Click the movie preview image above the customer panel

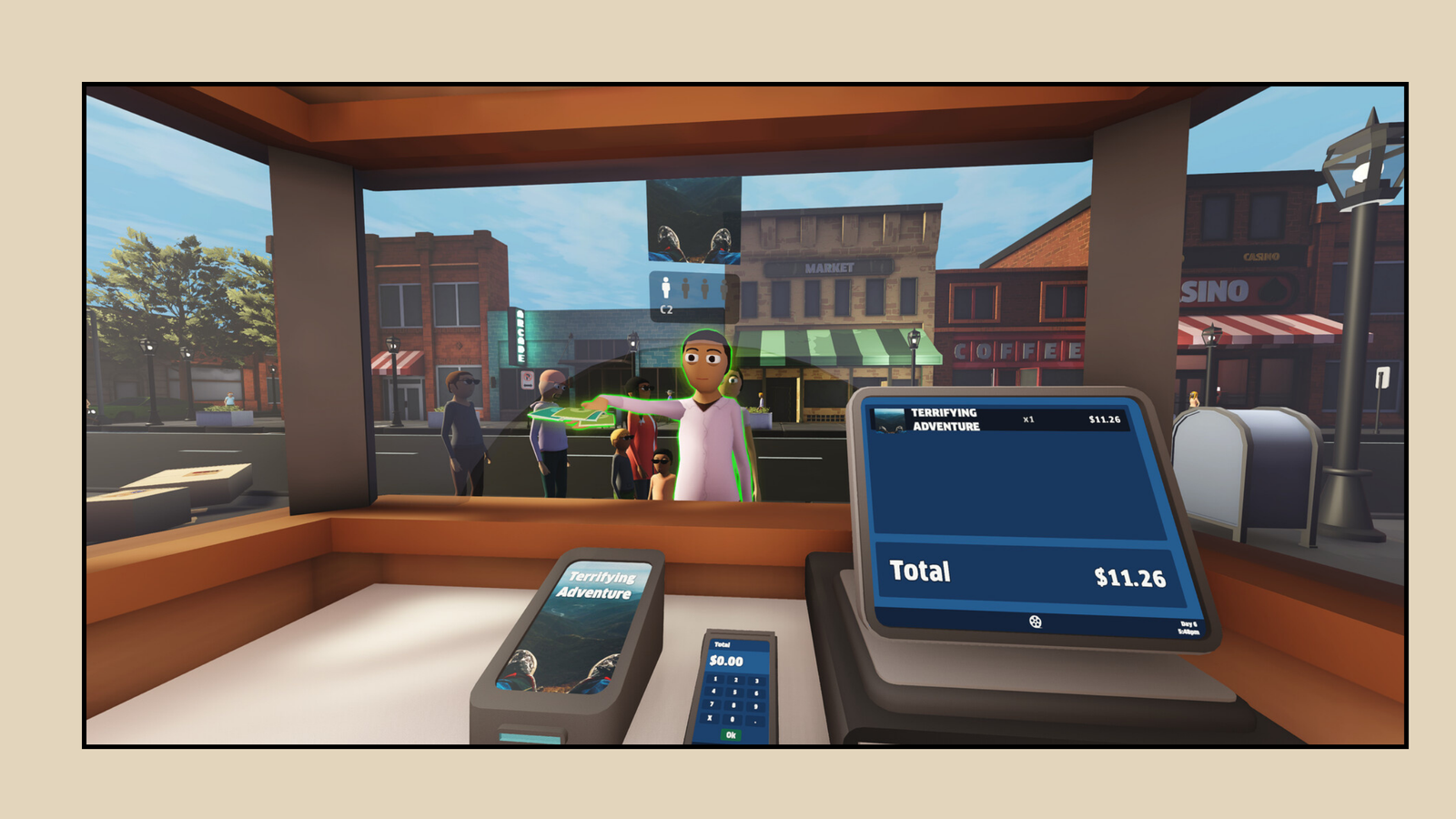[692, 223]
